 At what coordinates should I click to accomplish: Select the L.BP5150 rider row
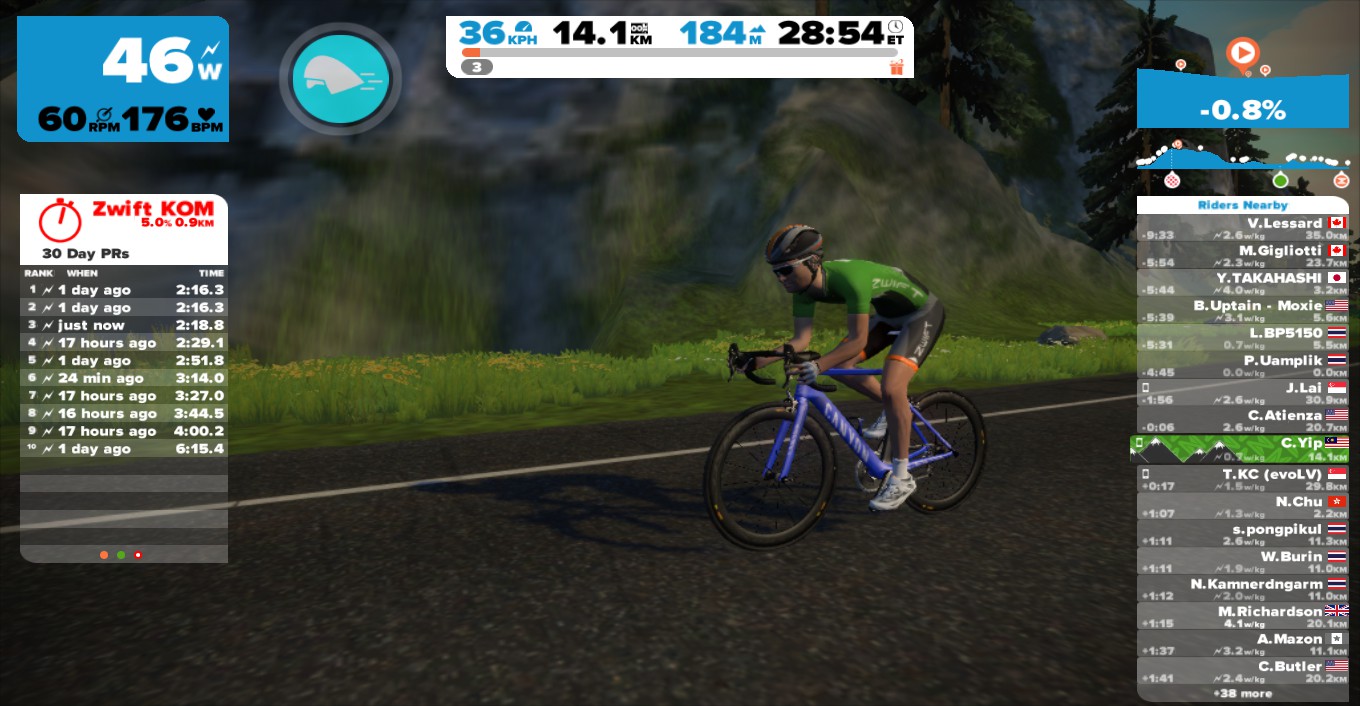click(1243, 338)
